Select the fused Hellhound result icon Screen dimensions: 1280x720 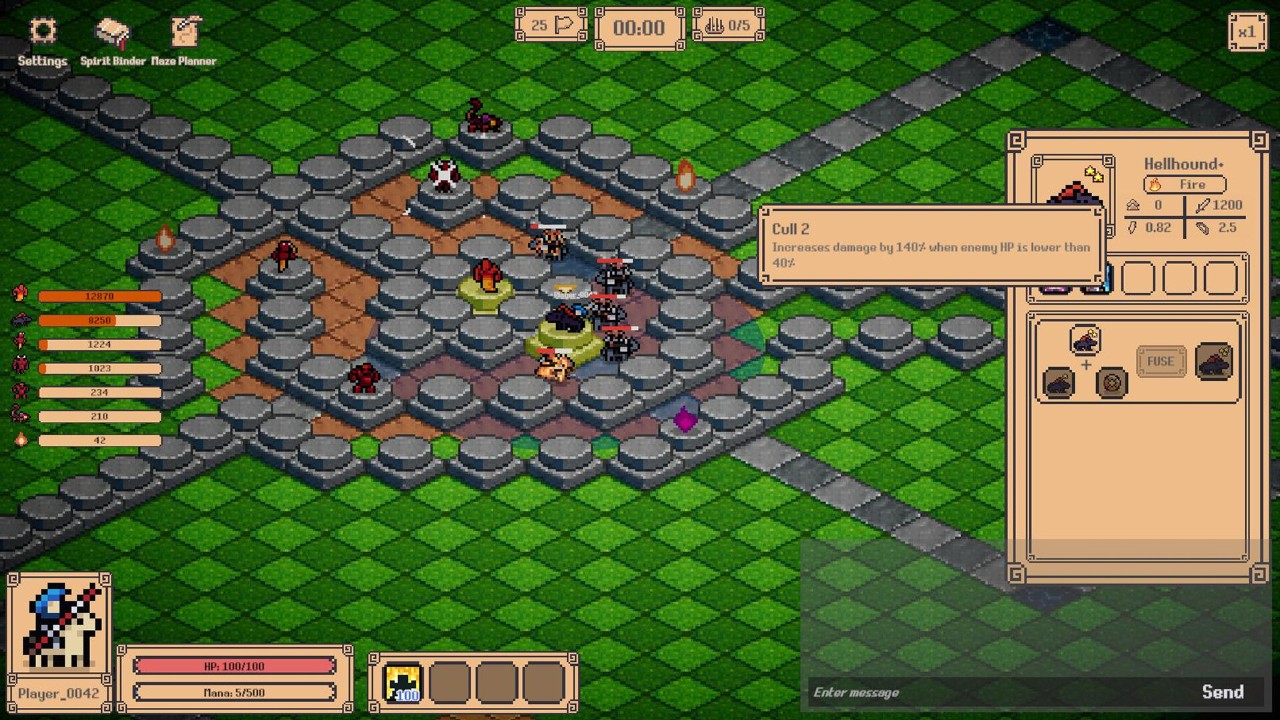click(1214, 361)
